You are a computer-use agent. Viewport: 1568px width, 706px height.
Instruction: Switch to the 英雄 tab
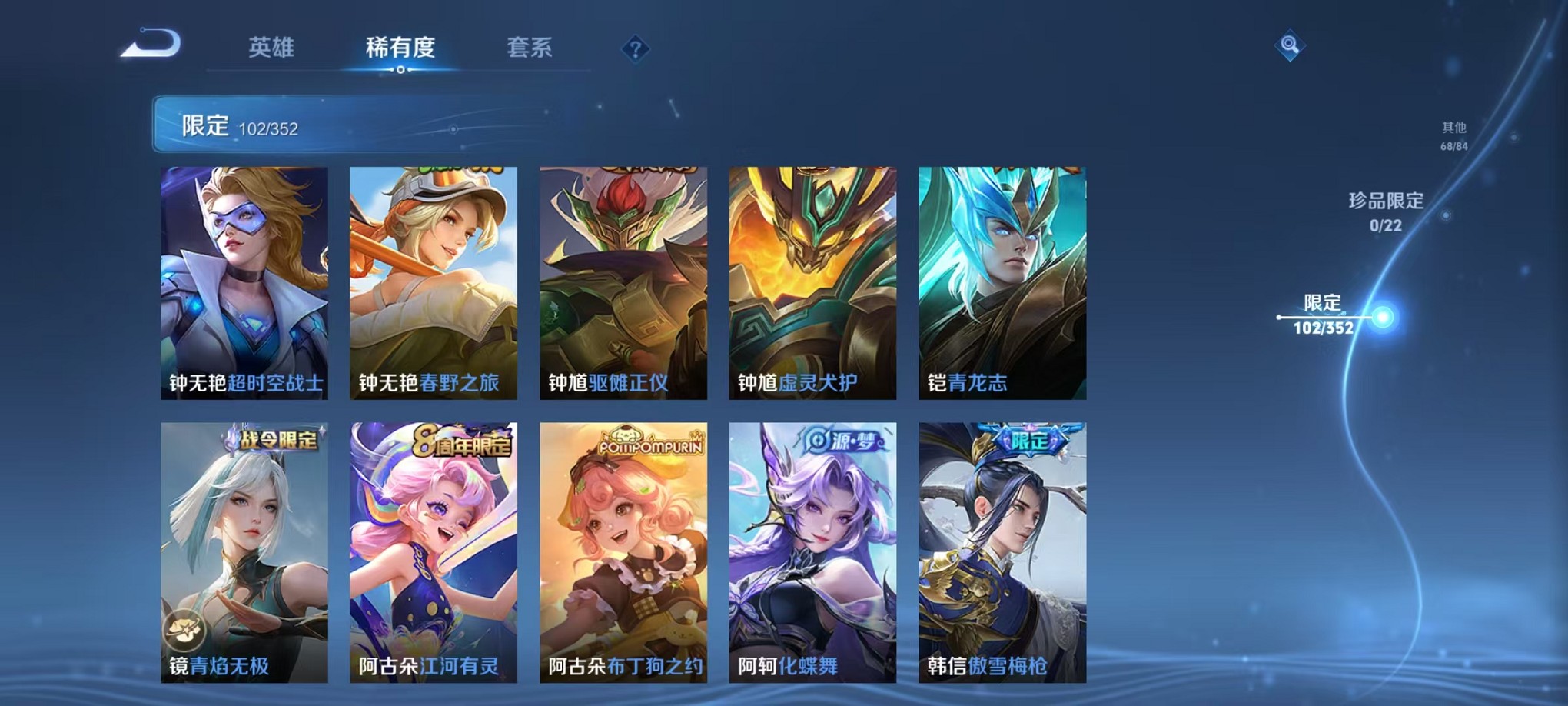270,48
